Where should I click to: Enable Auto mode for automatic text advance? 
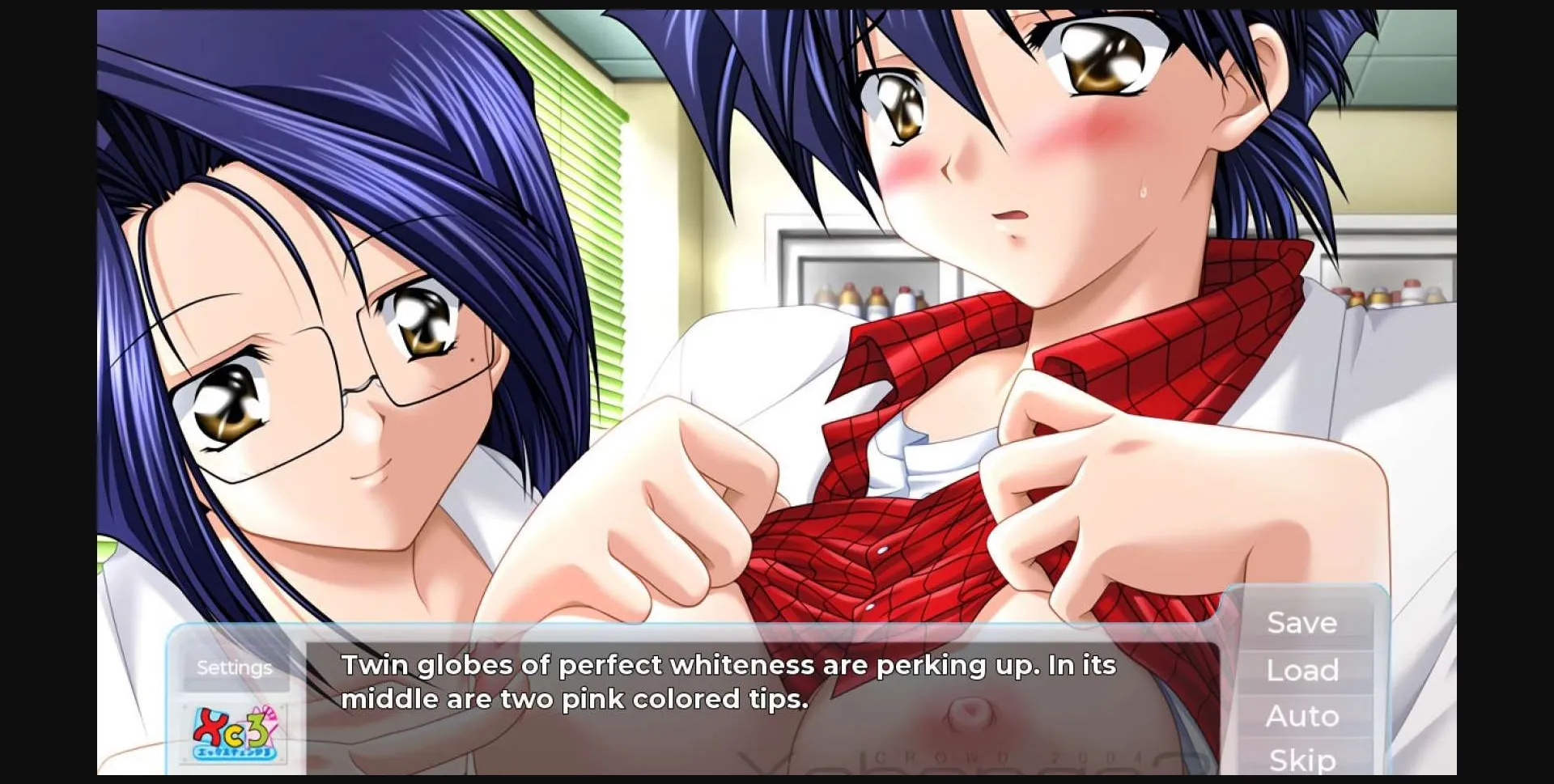coord(1301,716)
